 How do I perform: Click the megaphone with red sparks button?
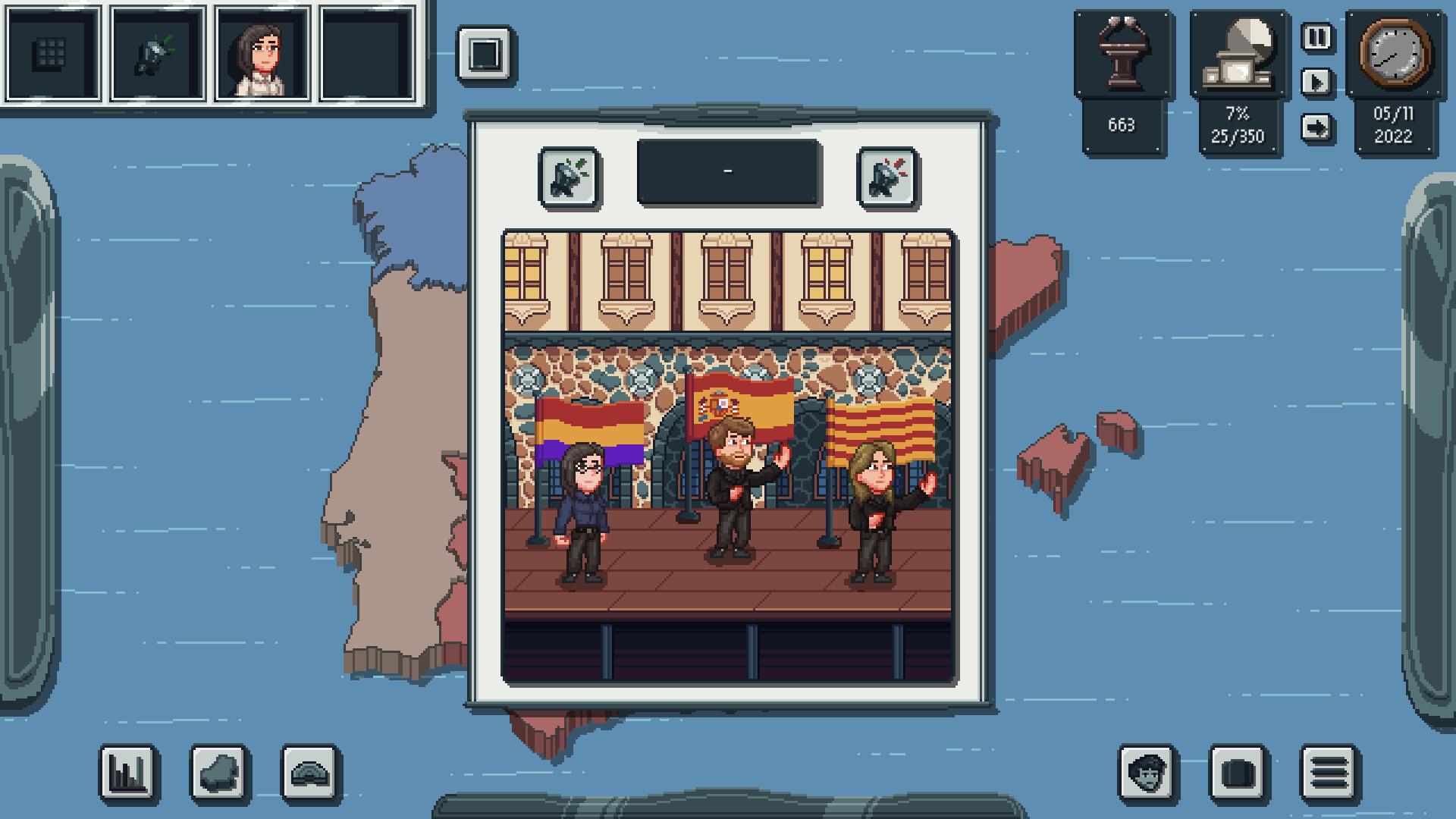887,178
